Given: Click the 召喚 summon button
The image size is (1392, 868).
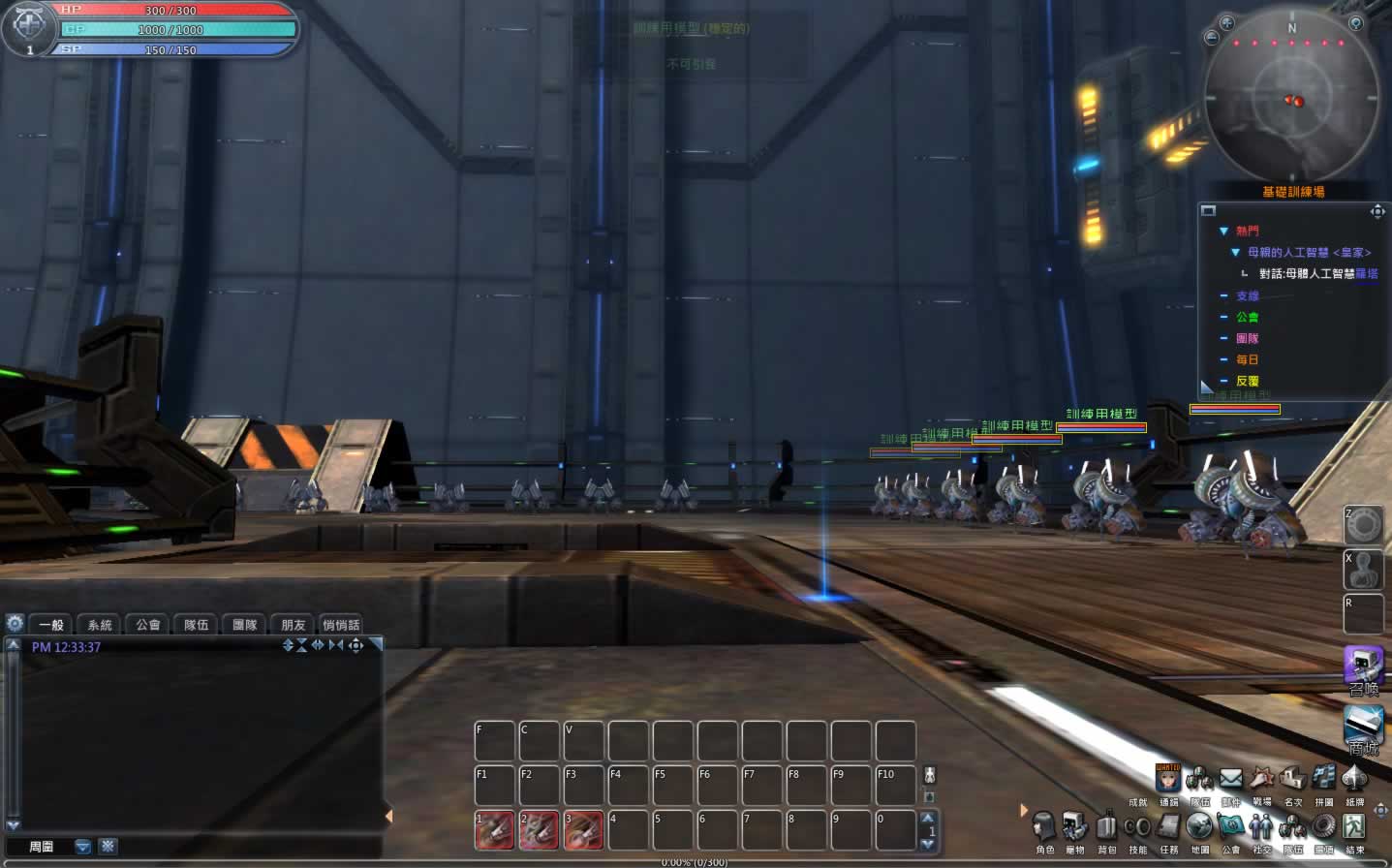Looking at the screenshot, I should 1363,669.
